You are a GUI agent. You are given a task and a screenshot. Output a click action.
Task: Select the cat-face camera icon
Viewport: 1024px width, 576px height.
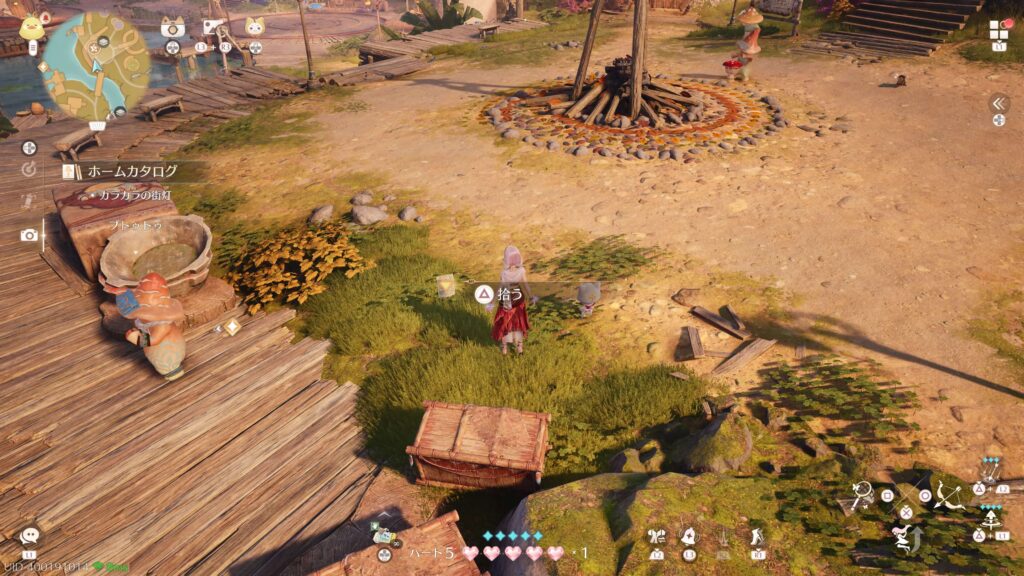pos(173,27)
